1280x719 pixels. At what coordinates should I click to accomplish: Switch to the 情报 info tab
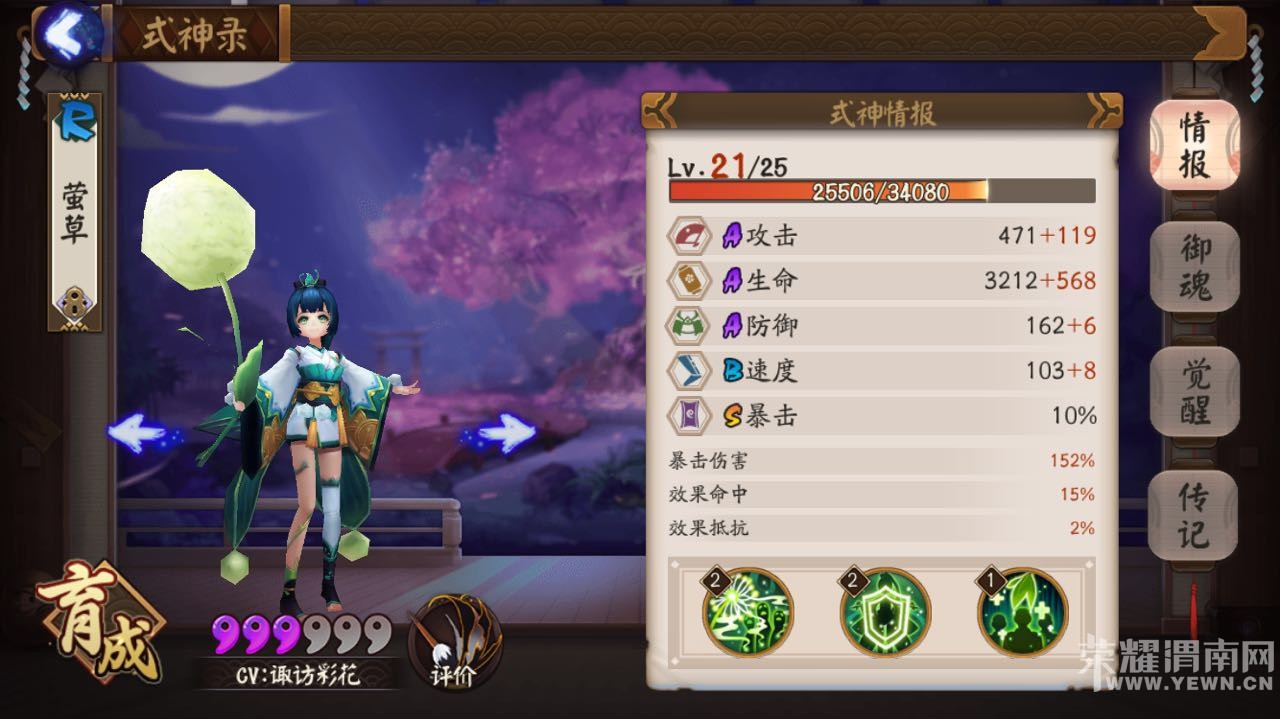click(x=1194, y=145)
